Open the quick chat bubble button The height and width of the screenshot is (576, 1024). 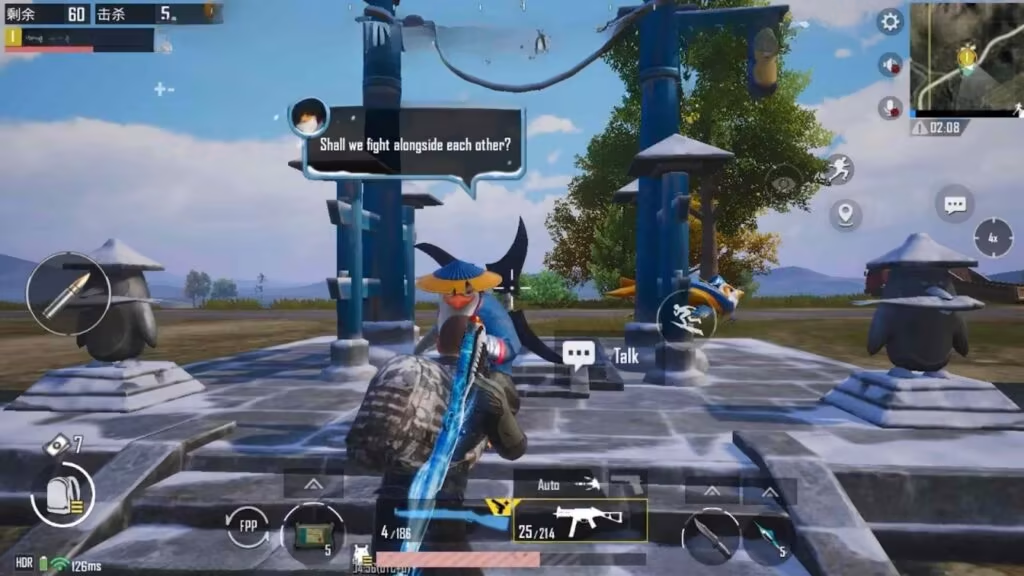(955, 204)
